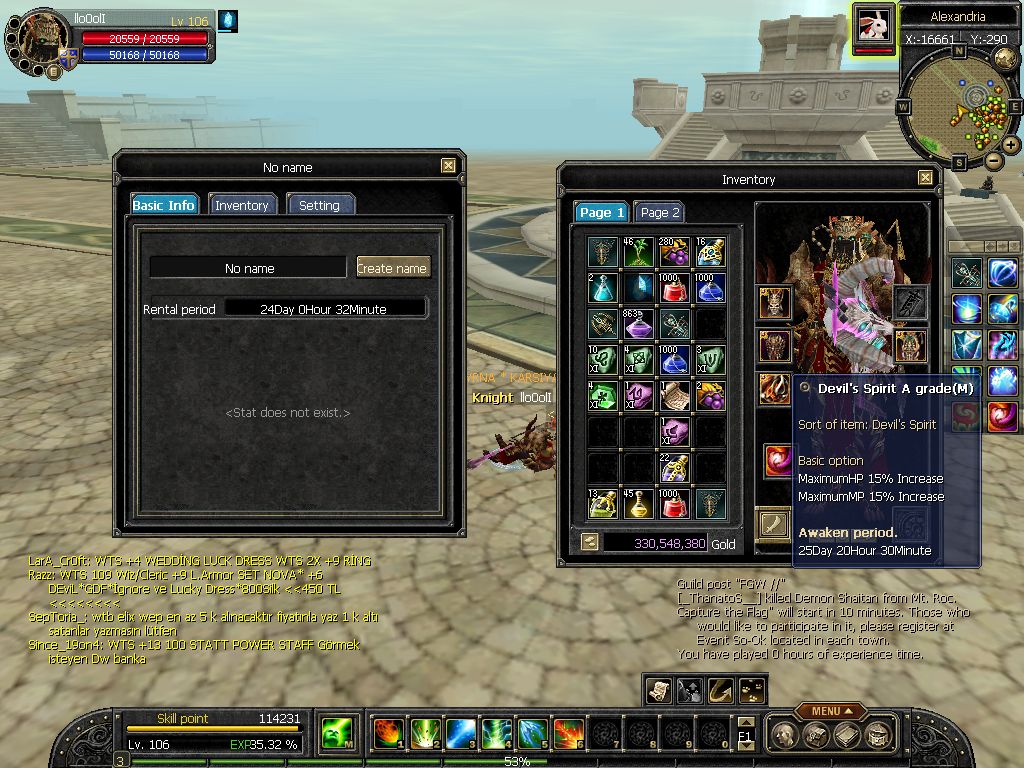Viewport: 1024px width, 768px height.
Task: Close the No name pet window
Action: pyautogui.click(x=448, y=167)
